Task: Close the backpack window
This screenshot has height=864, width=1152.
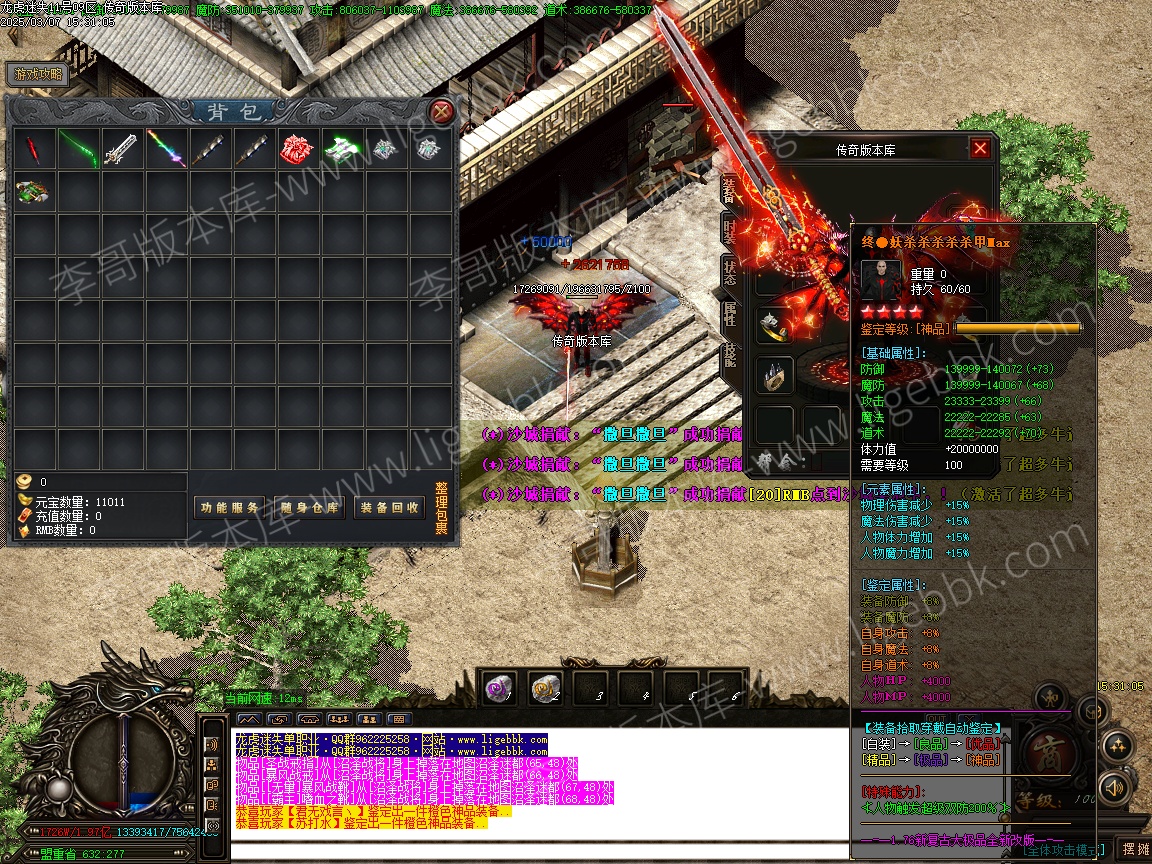Action: (440, 111)
